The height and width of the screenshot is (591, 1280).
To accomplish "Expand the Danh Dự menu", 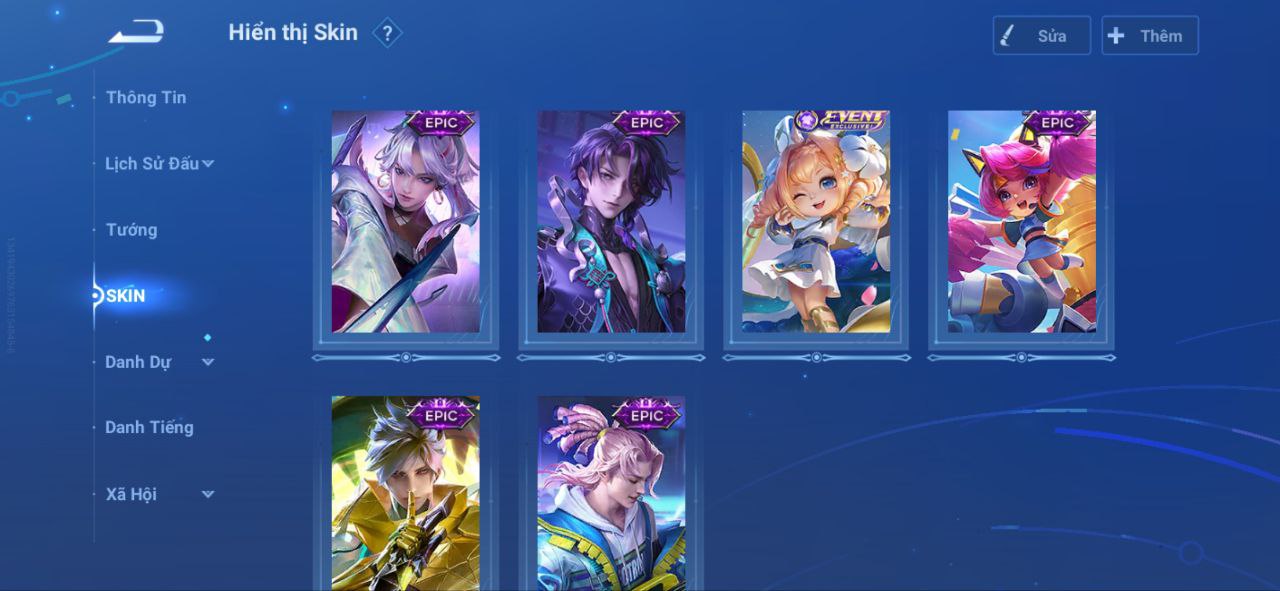I will 159,362.
